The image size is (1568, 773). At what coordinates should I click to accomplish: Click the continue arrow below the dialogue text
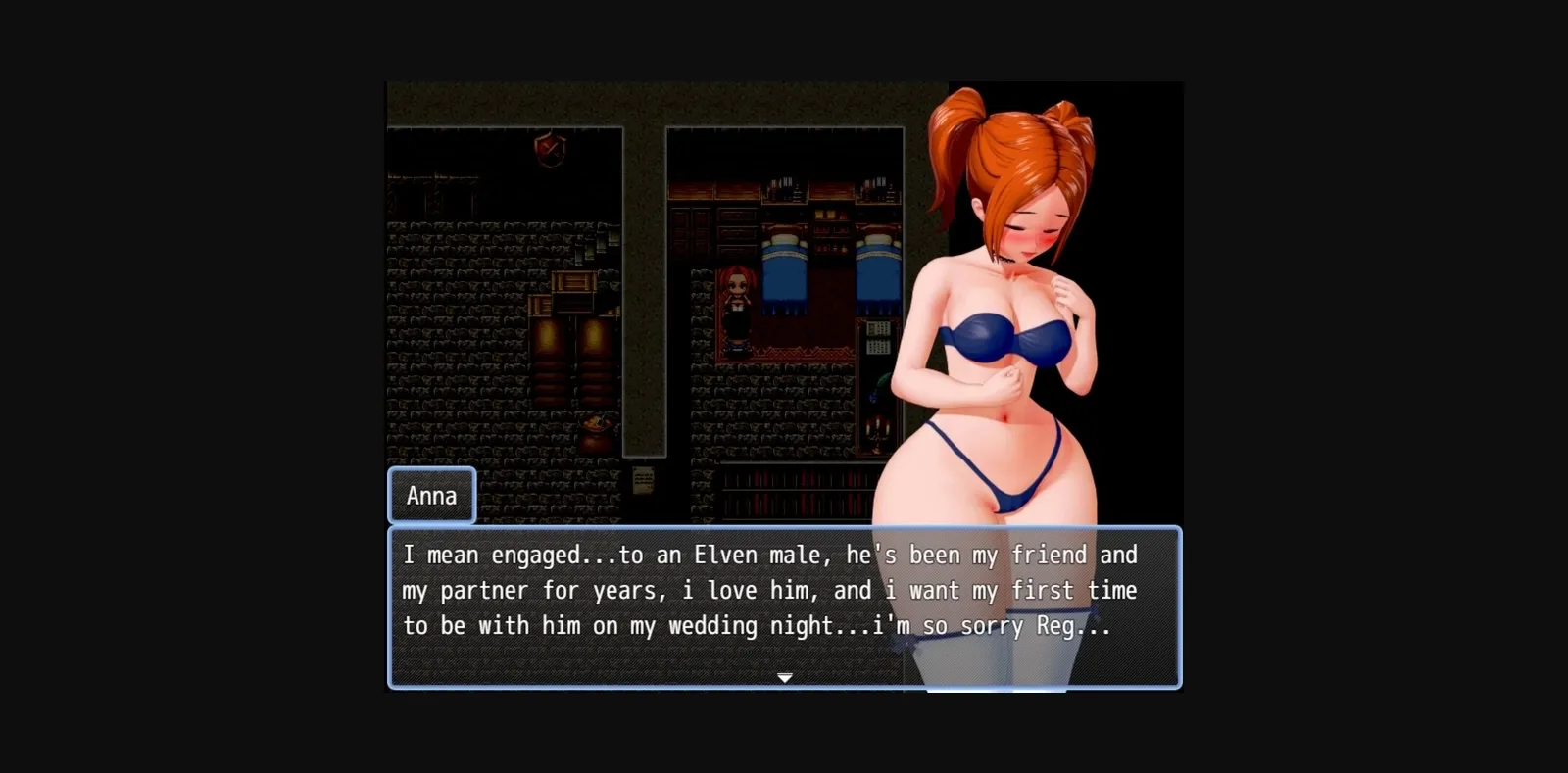[x=786, y=676]
